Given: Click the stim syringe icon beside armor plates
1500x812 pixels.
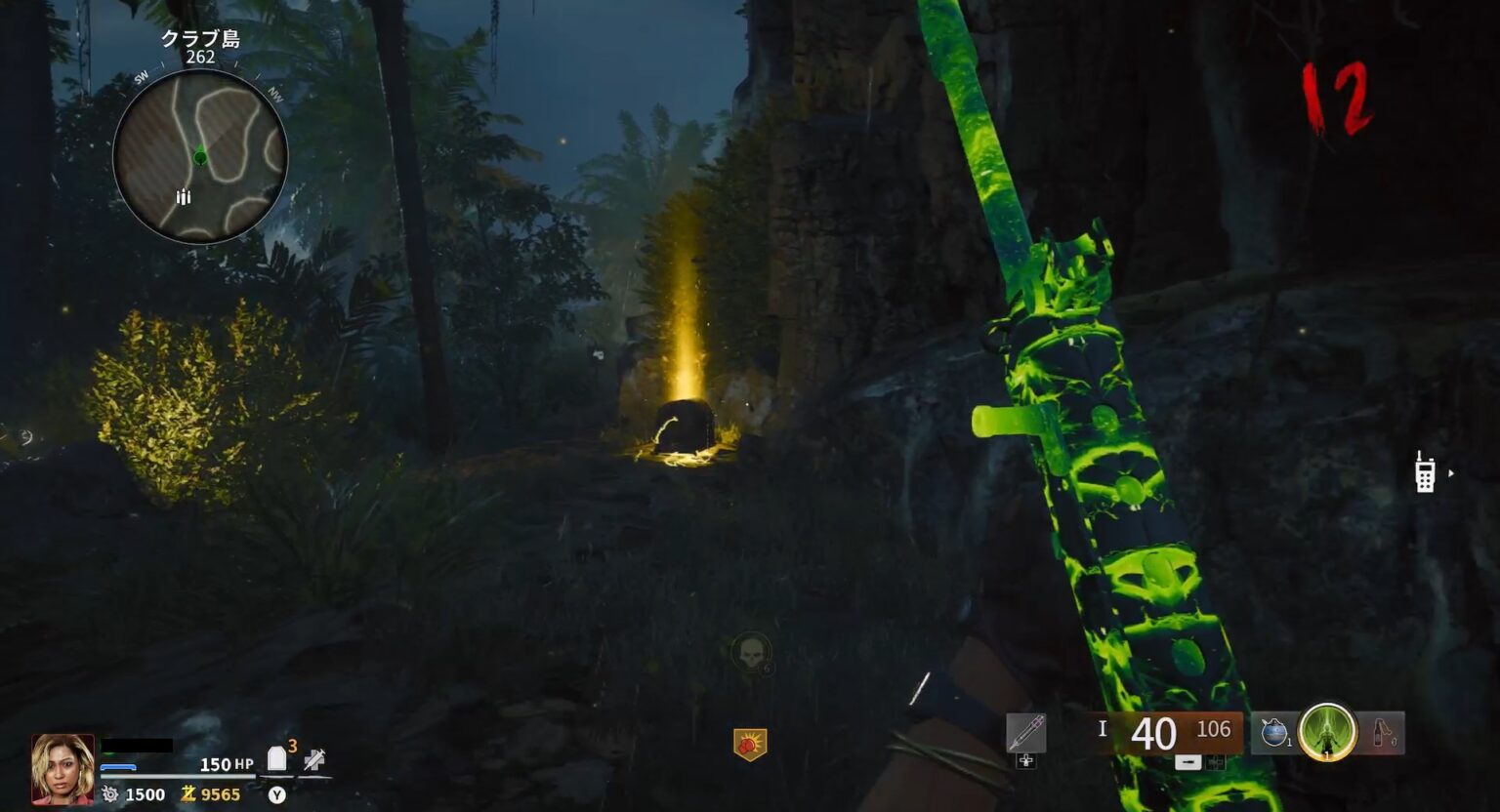Looking at the screenshot, I should click(x=314, y=760).
